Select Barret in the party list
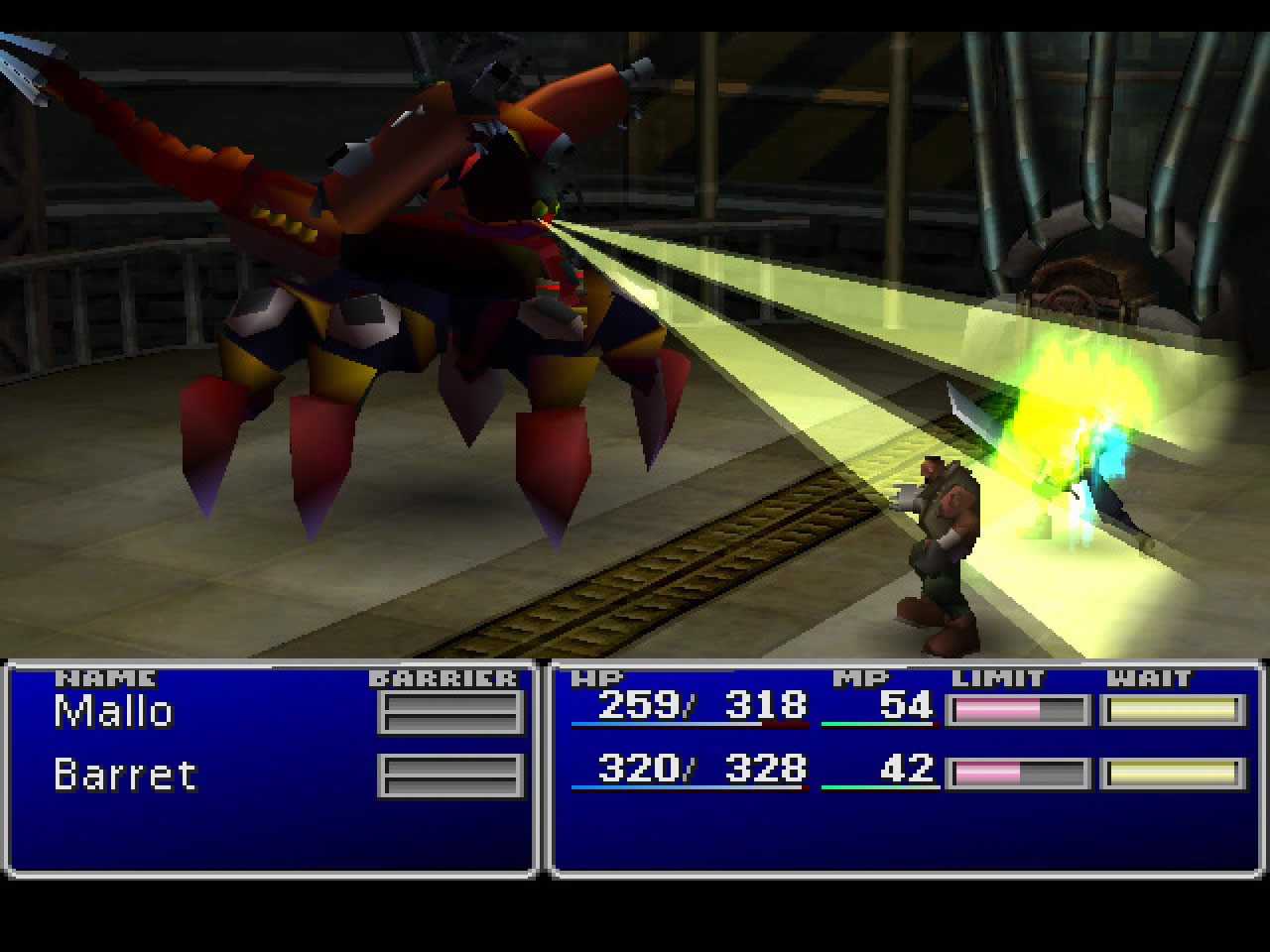This screenshot has width=1270, height=952. [125, 774]
